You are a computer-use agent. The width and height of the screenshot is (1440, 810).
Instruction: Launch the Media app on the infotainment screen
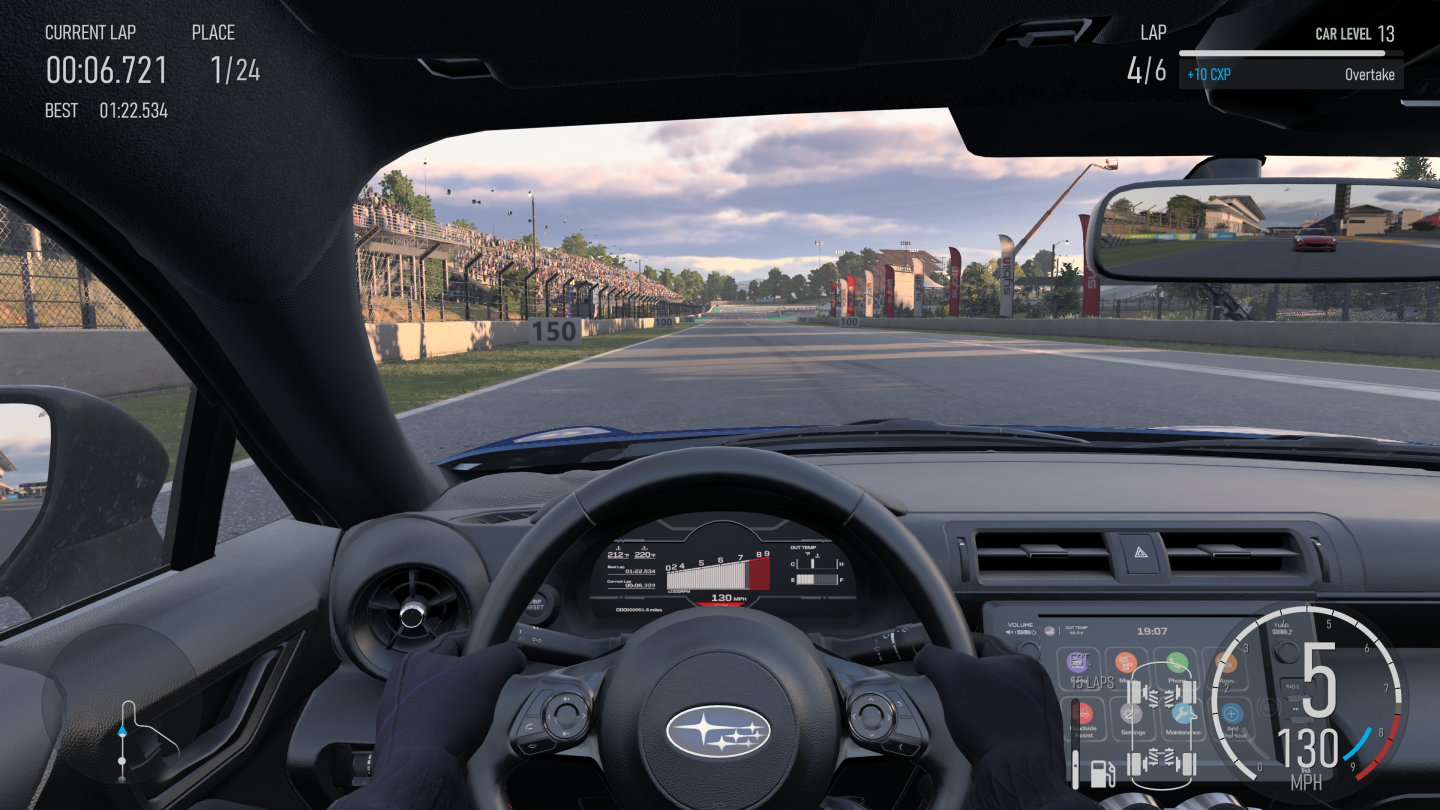click(1126, 663)
